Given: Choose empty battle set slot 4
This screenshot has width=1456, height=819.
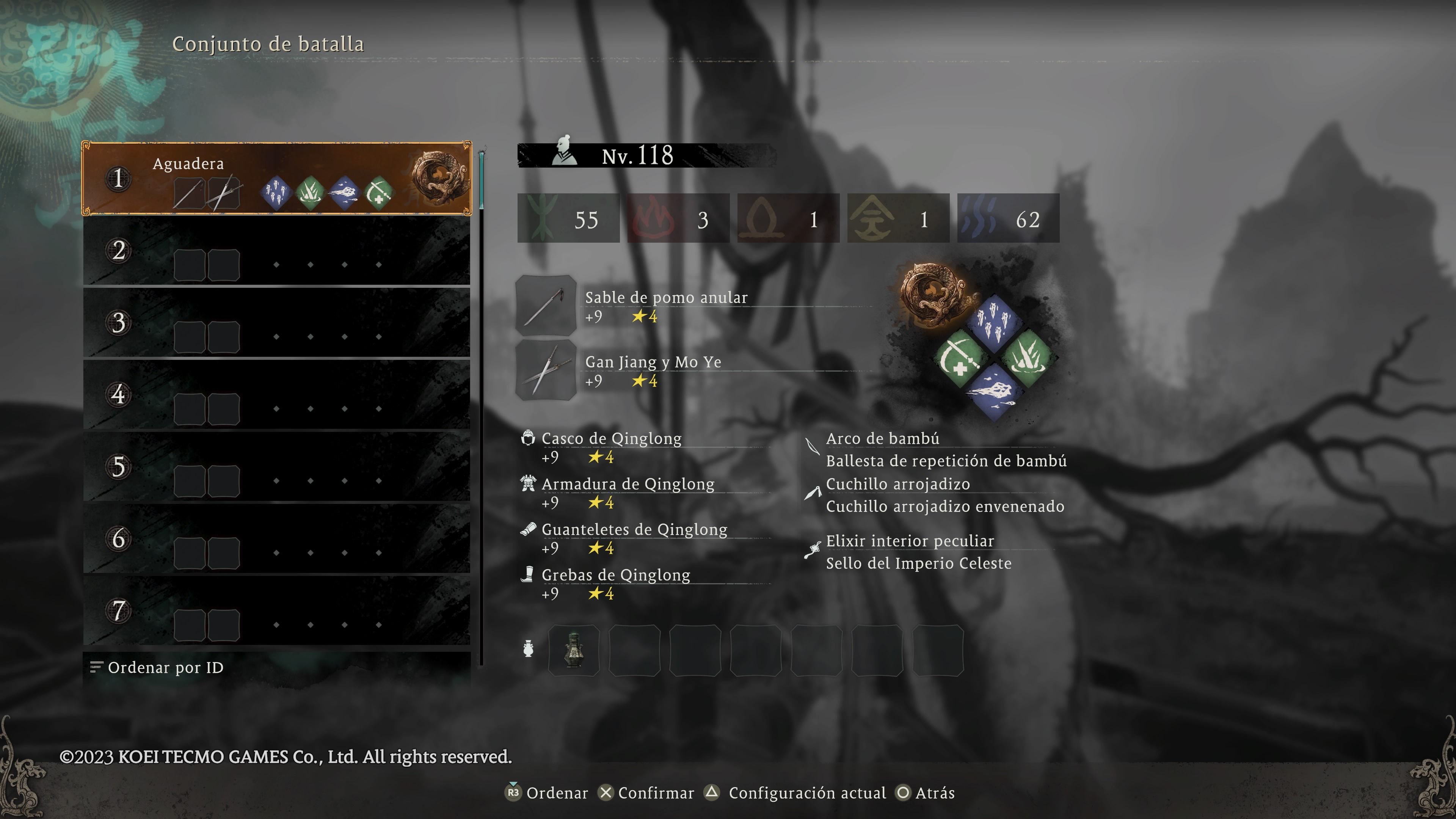Looking at the screenshot, I should [276, 394].
